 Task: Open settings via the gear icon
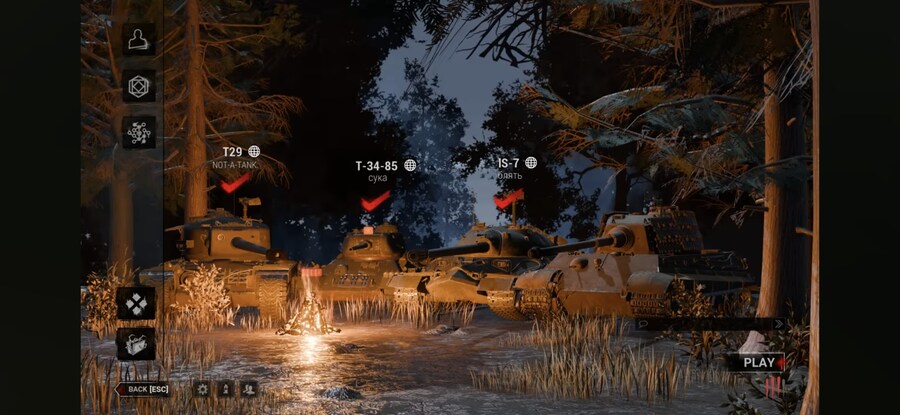pos(202,389)
